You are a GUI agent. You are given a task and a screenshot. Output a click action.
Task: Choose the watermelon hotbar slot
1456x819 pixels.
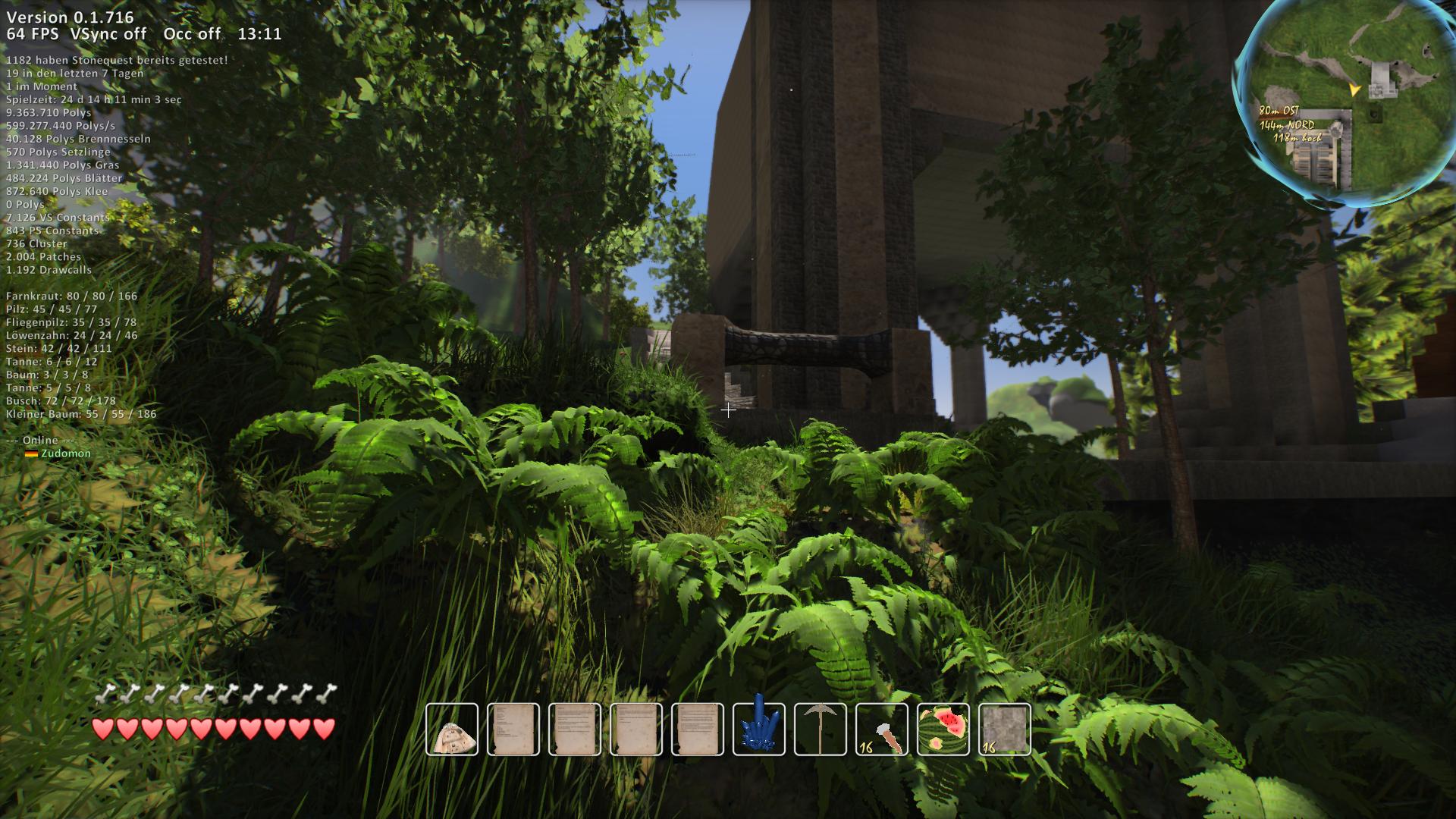[943, 730]
